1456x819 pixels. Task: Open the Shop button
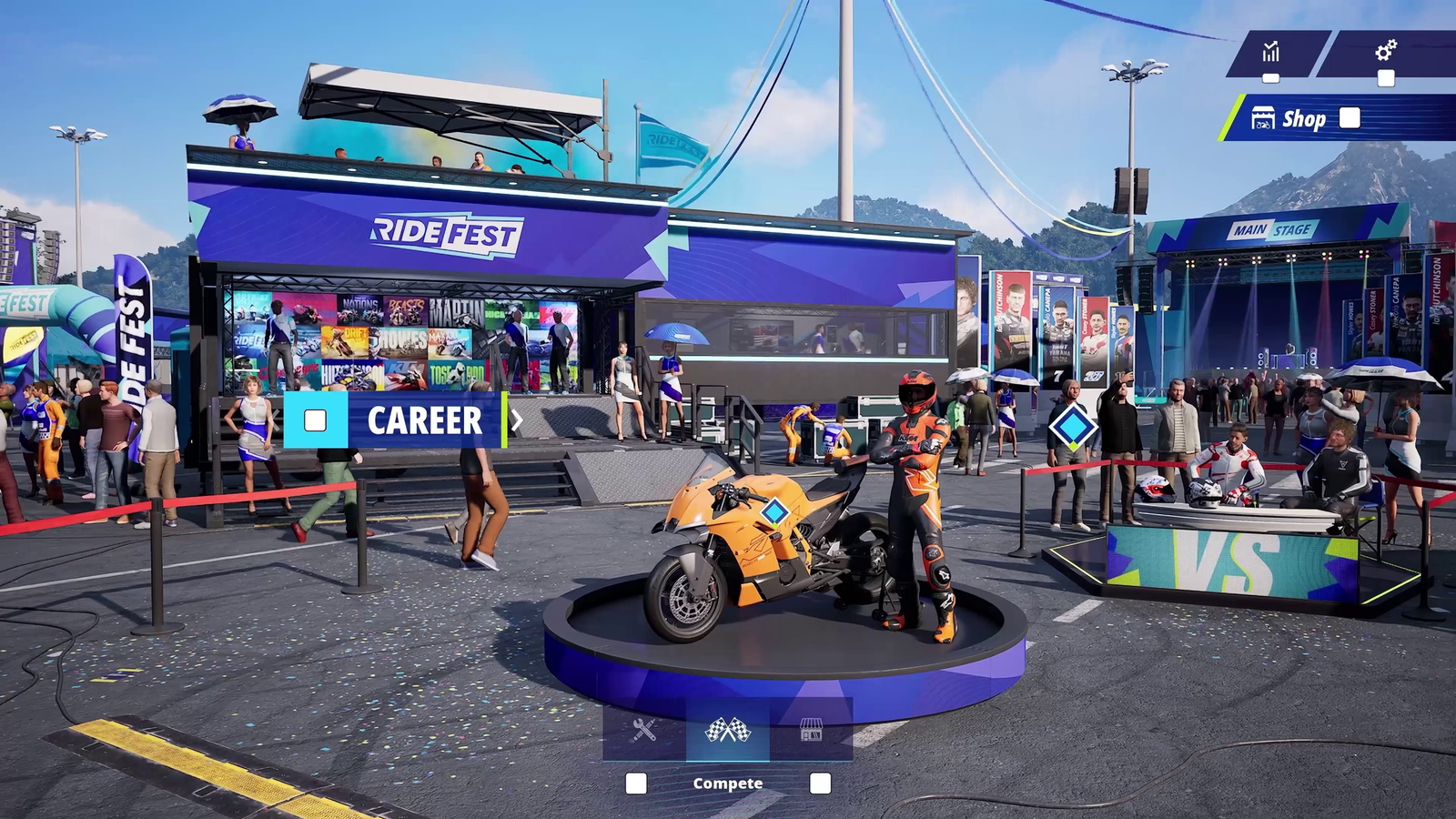coord(1303,118)
